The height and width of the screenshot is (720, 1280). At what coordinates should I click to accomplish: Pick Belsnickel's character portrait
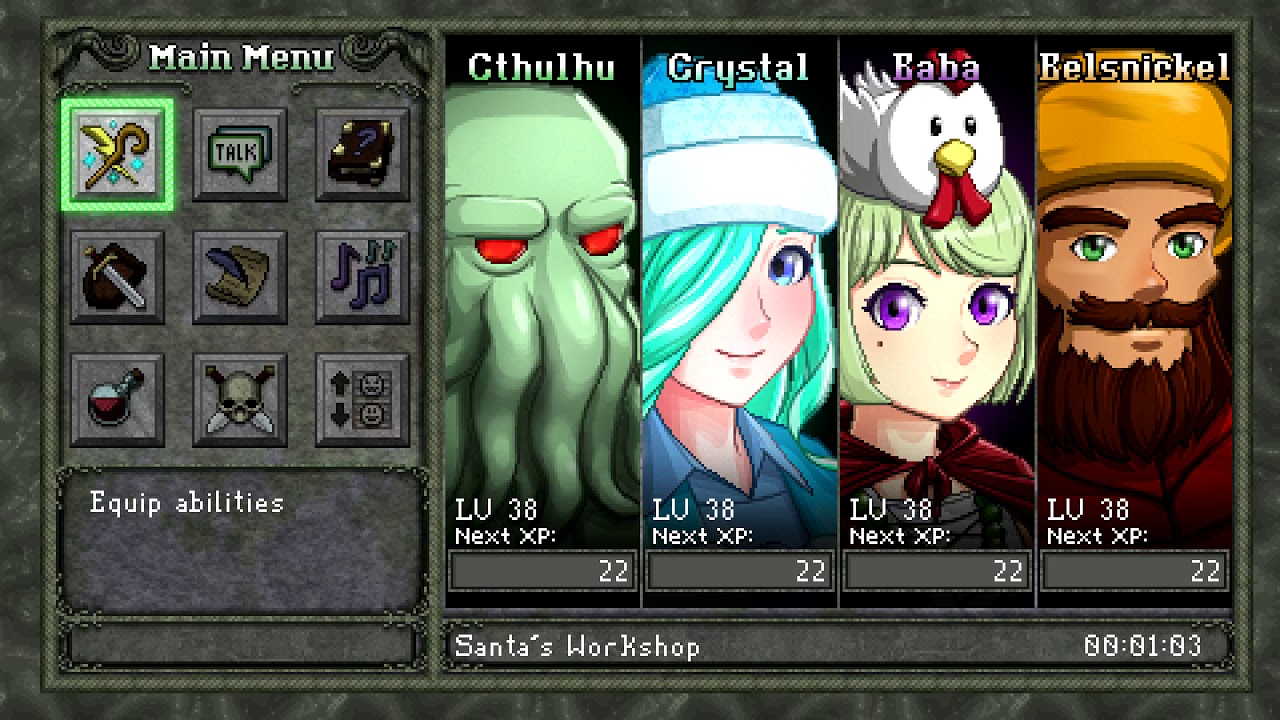pyautogui.click(x=1135, y=300)
